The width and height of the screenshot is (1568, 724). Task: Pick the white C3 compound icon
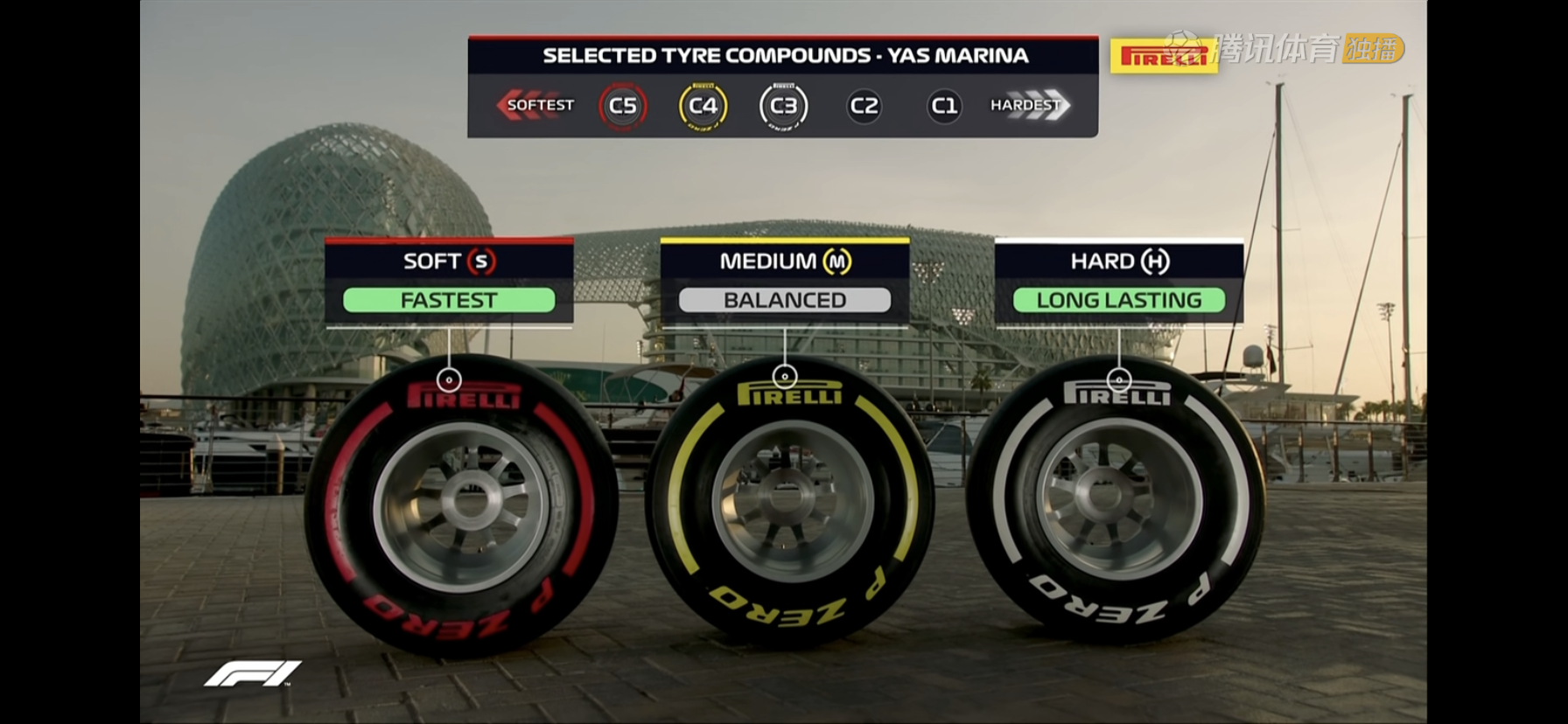pos(783,106)
